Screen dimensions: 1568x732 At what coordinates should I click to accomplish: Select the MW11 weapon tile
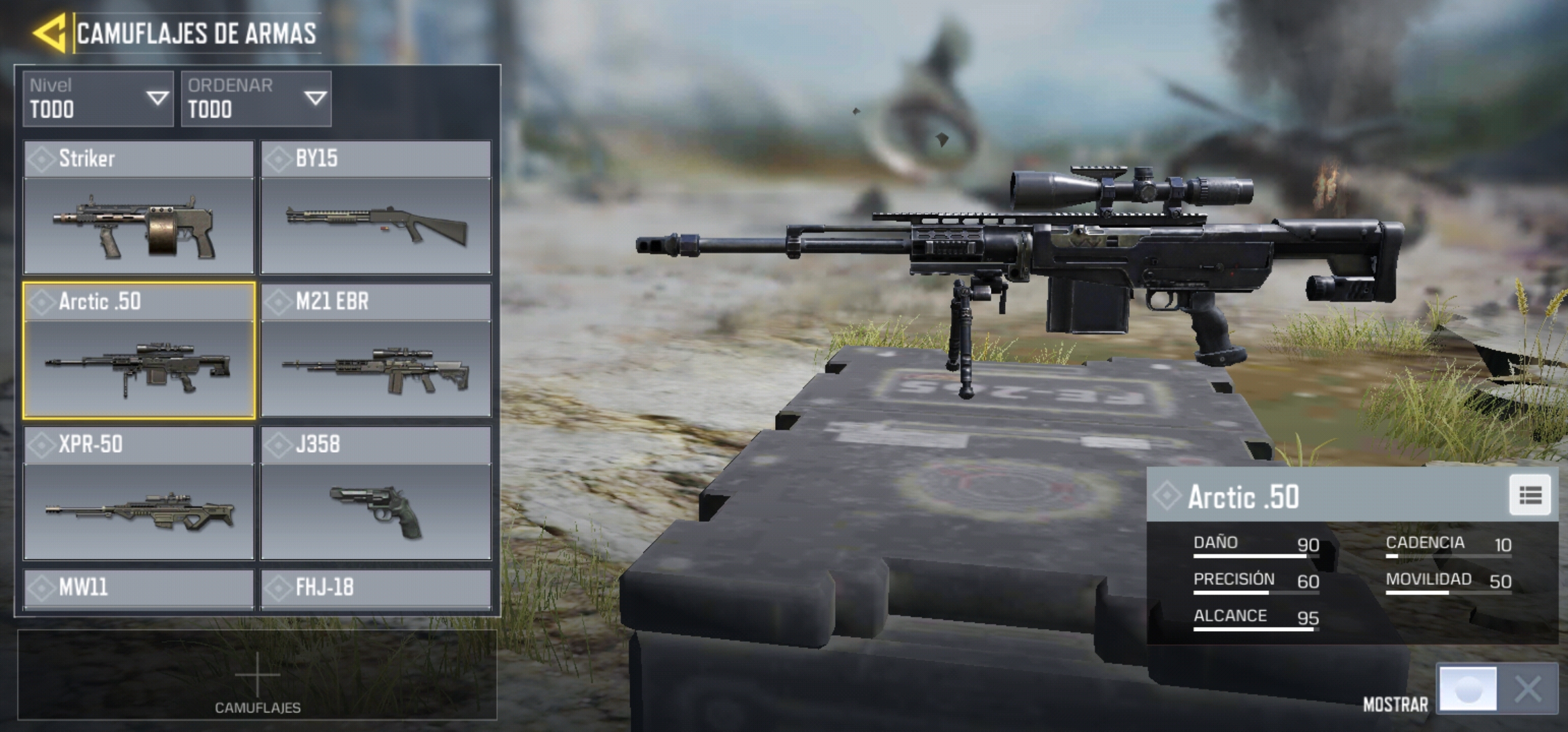pyautogui.click(x=139, y=588)
